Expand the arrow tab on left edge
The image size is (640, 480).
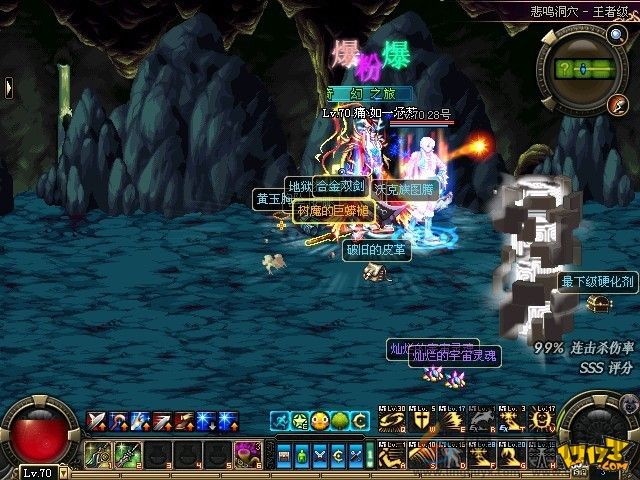(x=8, y=88)
